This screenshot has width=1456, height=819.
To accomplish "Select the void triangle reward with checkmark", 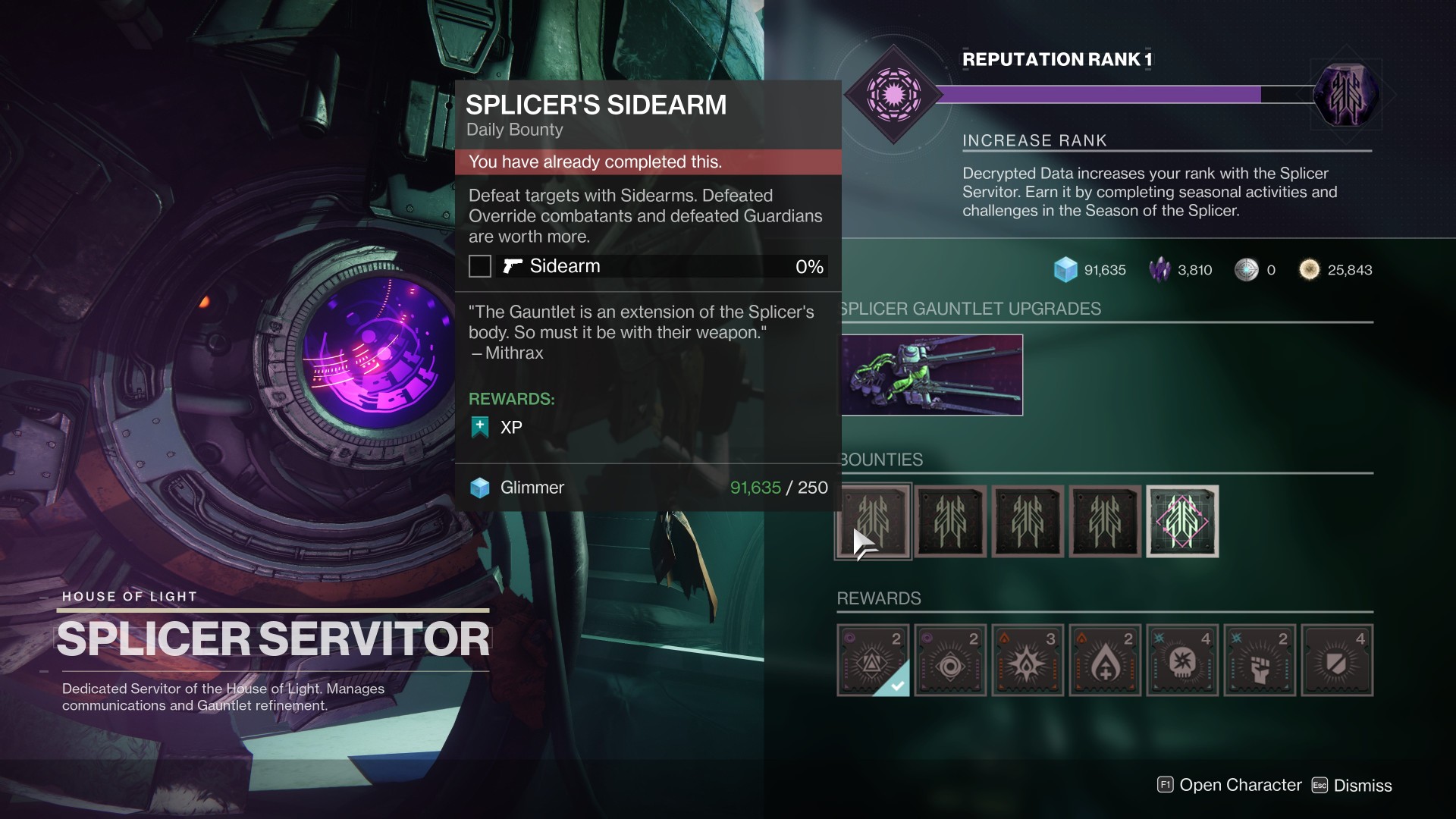I will tap(874, 661).
